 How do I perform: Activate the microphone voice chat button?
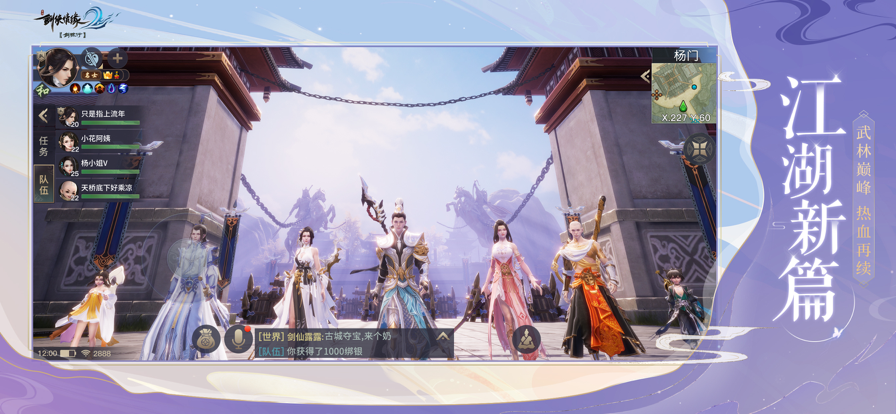(x=238, y=339)
